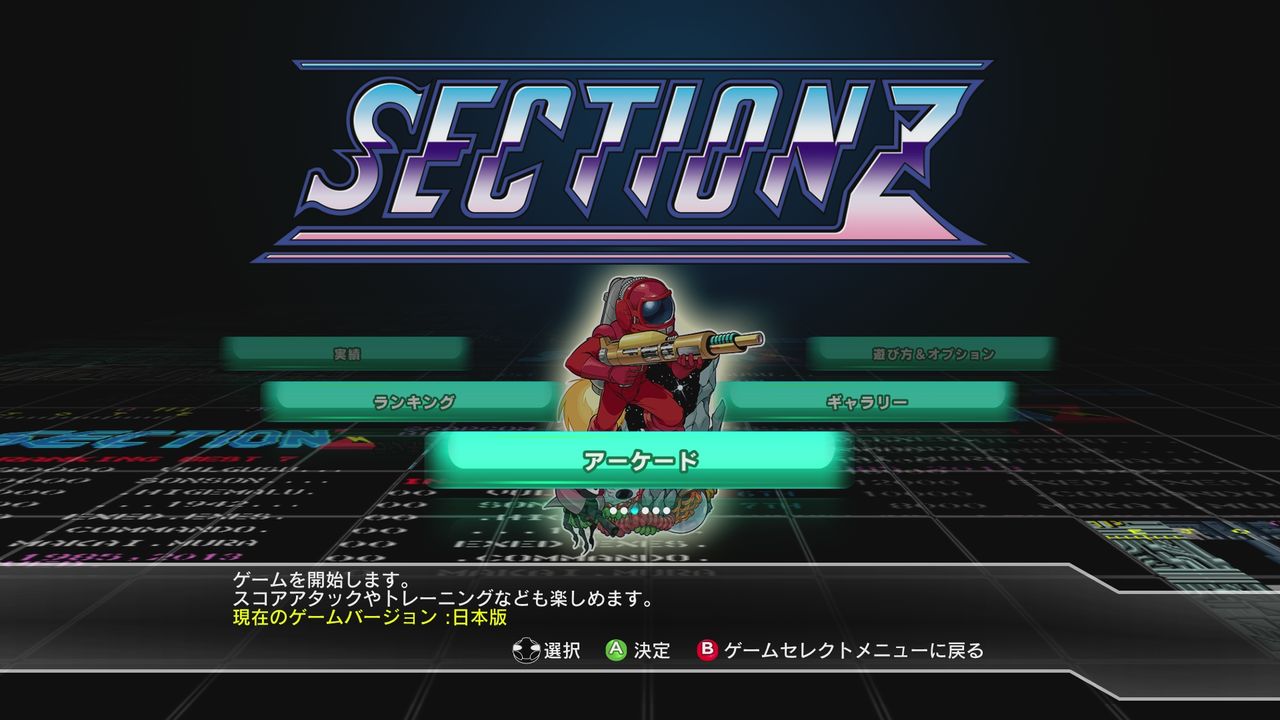Select the last page indicator dot
The image size is (1280, 720).
coord(667,510)
